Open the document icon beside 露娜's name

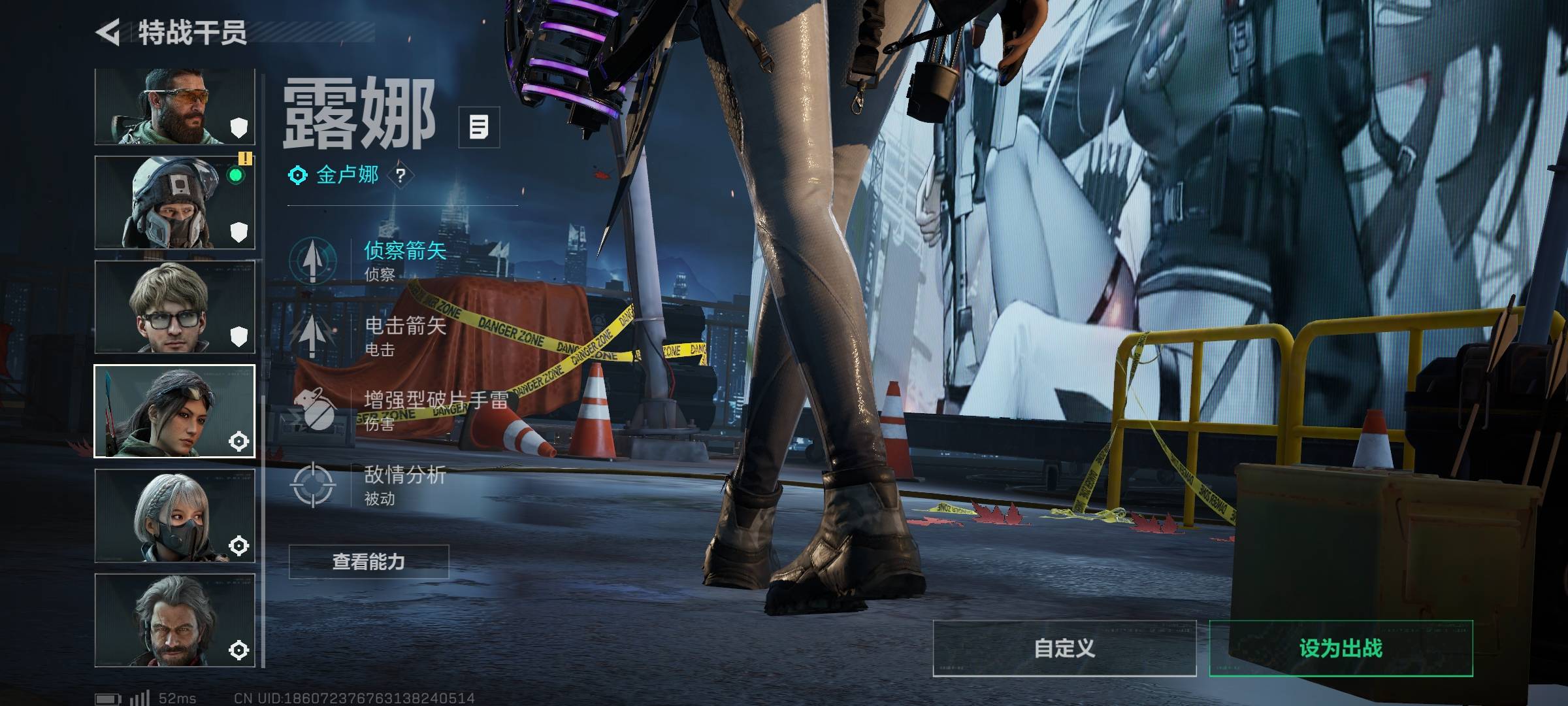(x=478, y=127)
